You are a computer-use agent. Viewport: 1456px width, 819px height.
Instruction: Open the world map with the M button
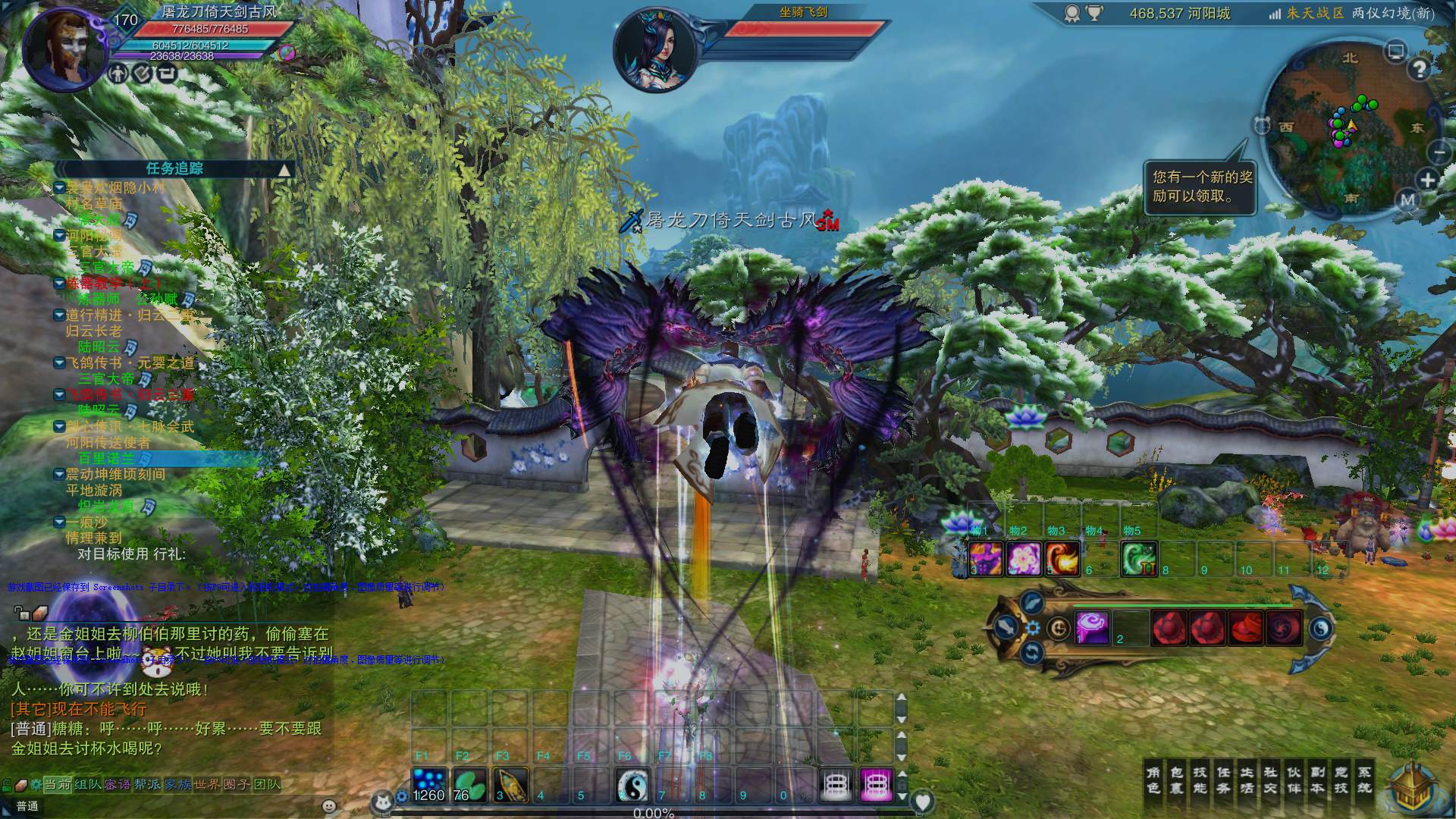1408,200
